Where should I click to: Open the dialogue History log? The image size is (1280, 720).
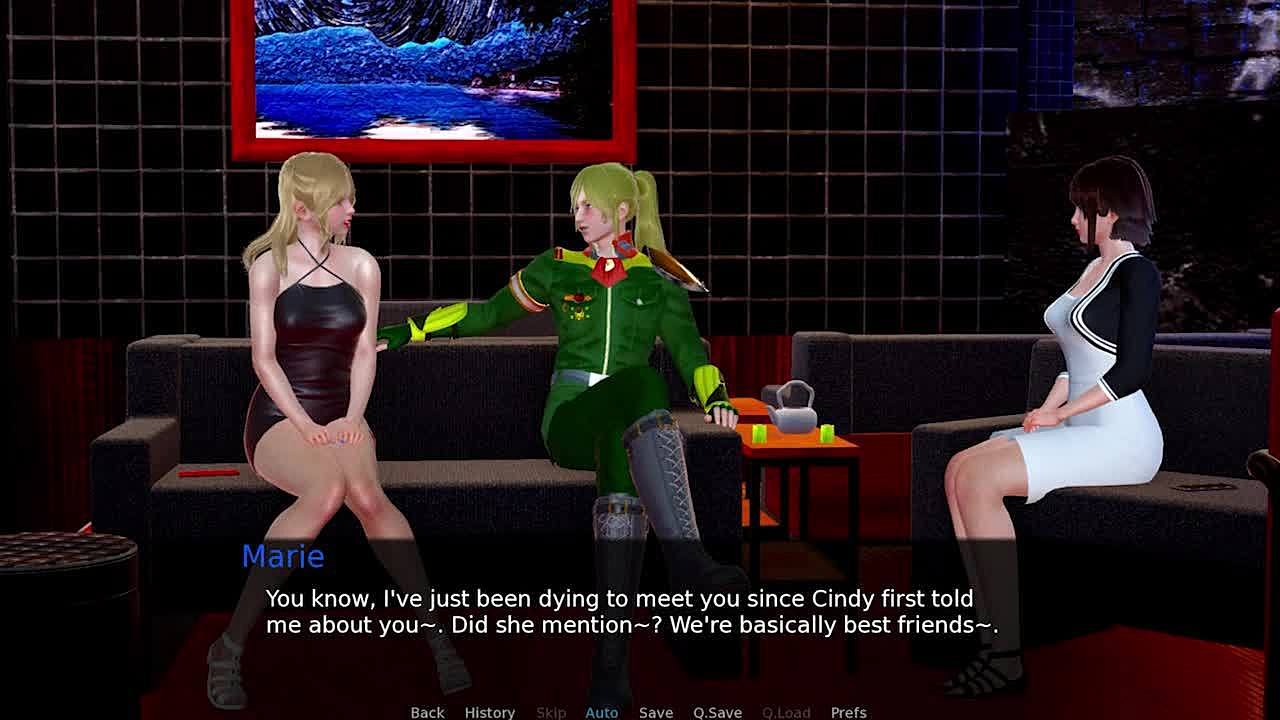489,712
